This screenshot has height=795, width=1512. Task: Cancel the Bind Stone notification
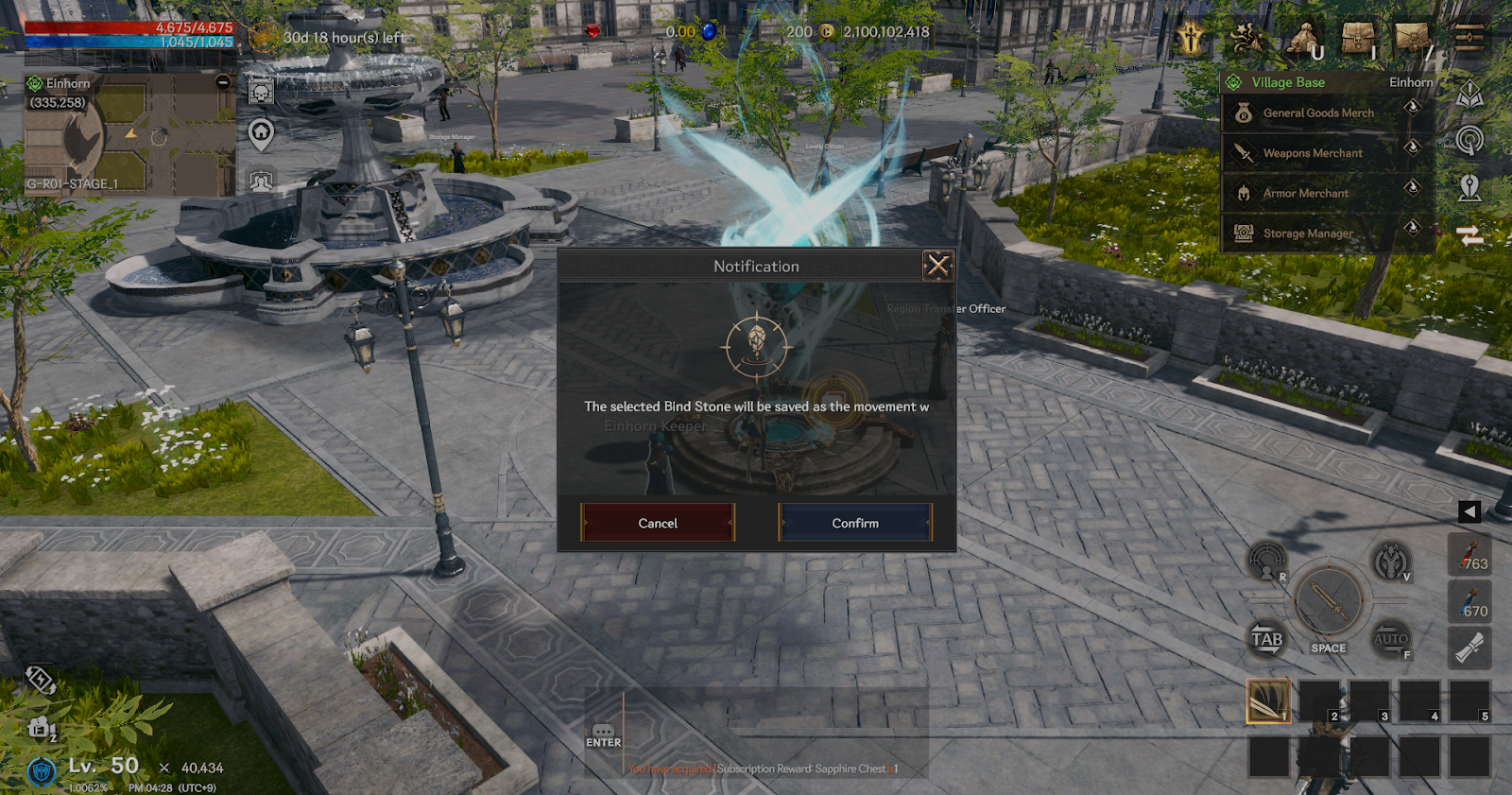[x=658, y=523]
